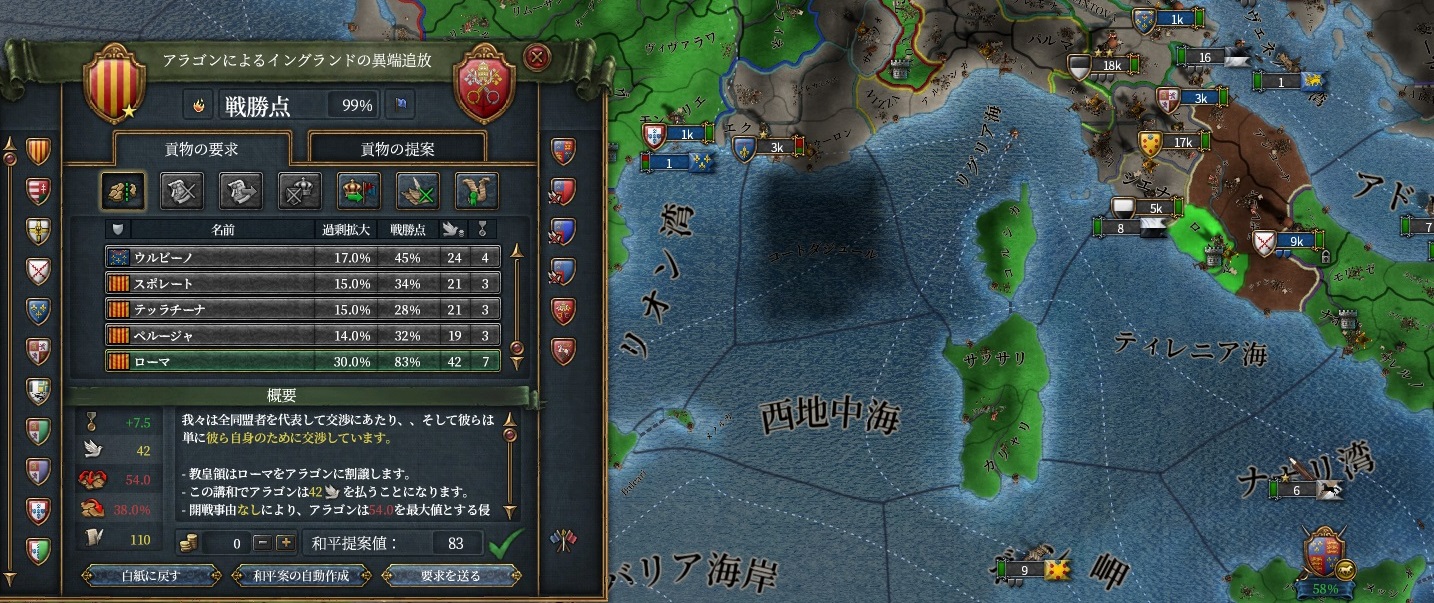The width and height of the screenshot is (1434, 603).
Task: Open the 貢物の提案 tab
Action: coord(397,149)
